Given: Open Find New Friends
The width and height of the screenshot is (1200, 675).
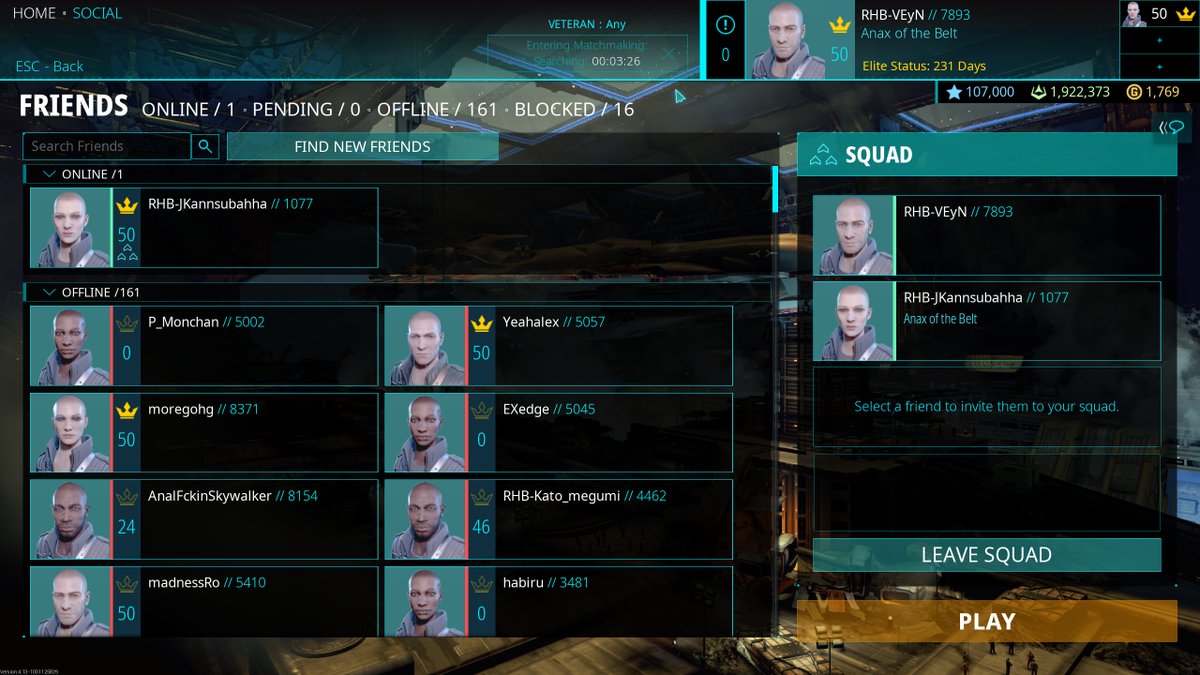Looking at the screenshot, I should click(x=362, y=146).
